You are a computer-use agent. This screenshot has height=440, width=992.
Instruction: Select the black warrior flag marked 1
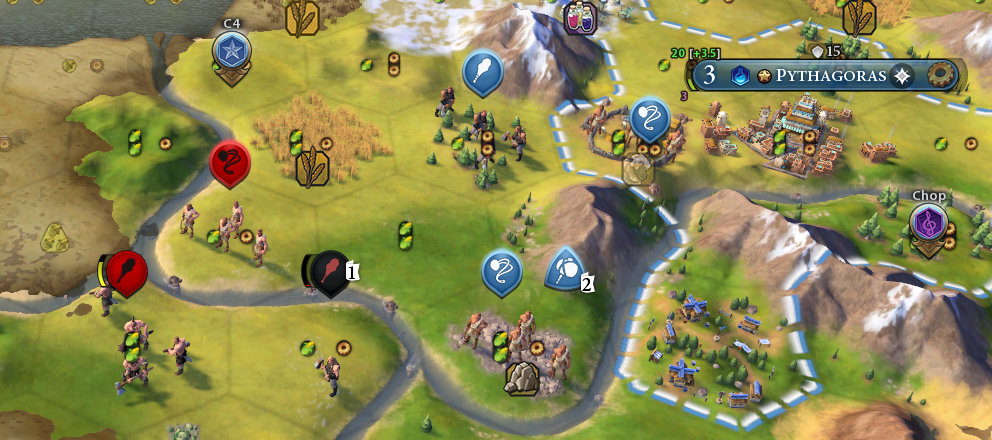[329, 271]
